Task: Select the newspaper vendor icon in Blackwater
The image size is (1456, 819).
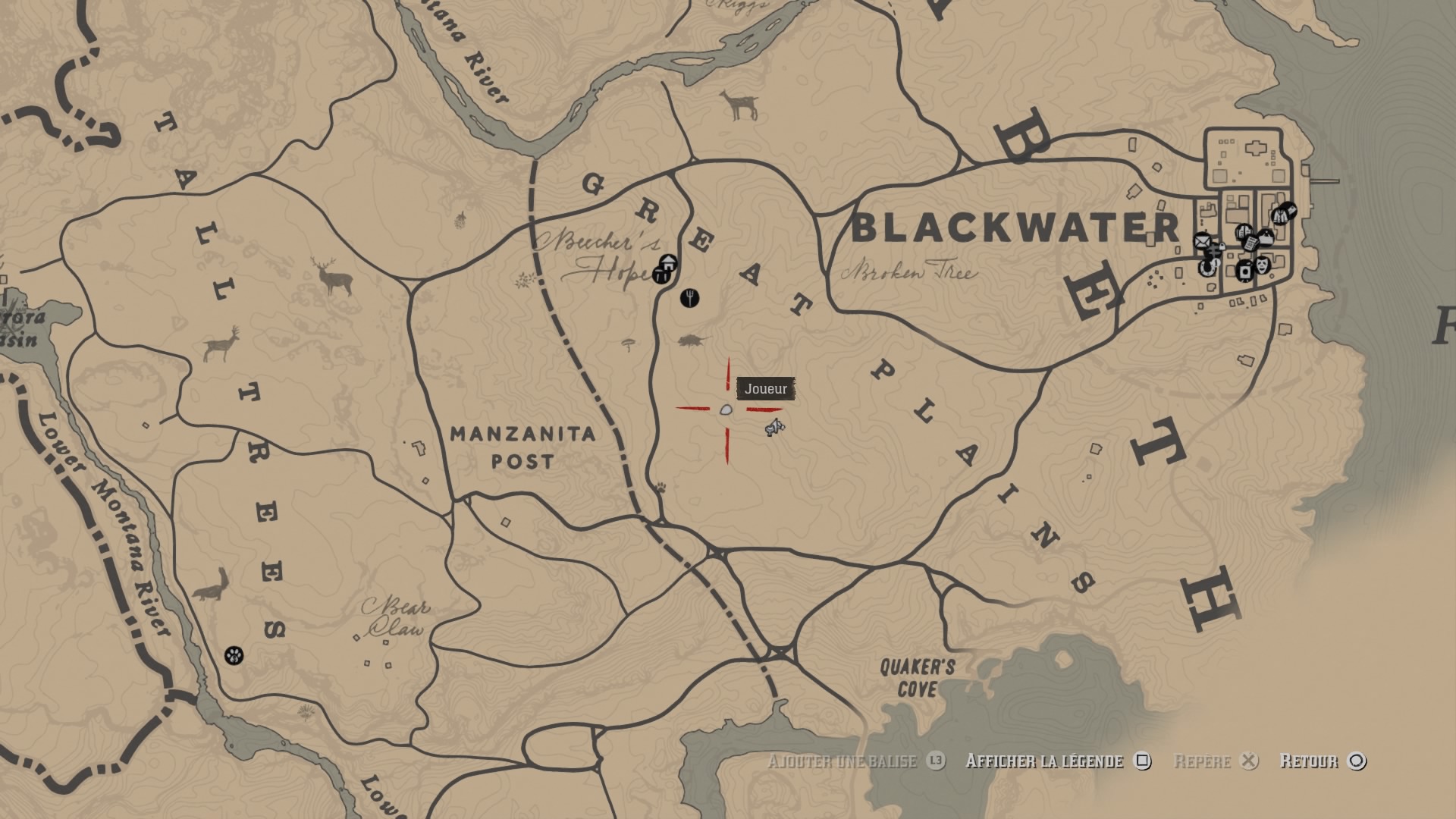Action: (1252, 244)
